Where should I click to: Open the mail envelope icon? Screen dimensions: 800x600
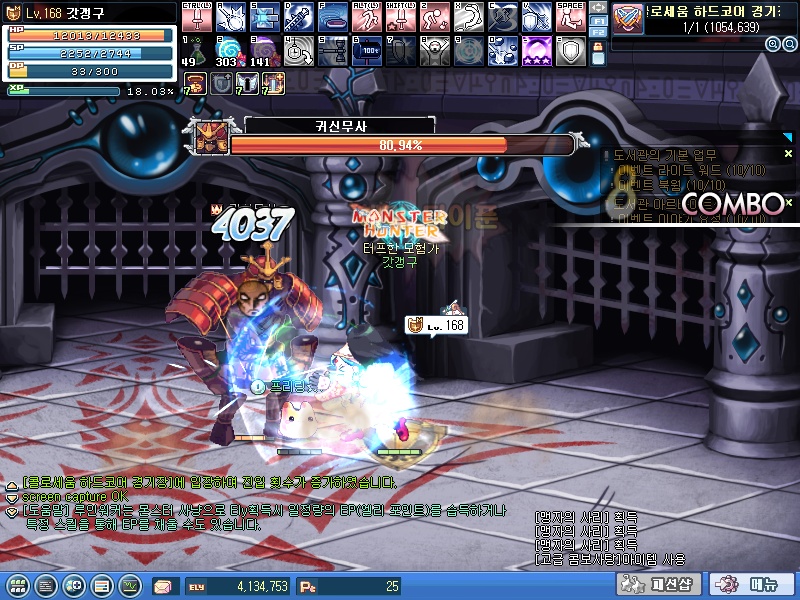coord(163,586)
